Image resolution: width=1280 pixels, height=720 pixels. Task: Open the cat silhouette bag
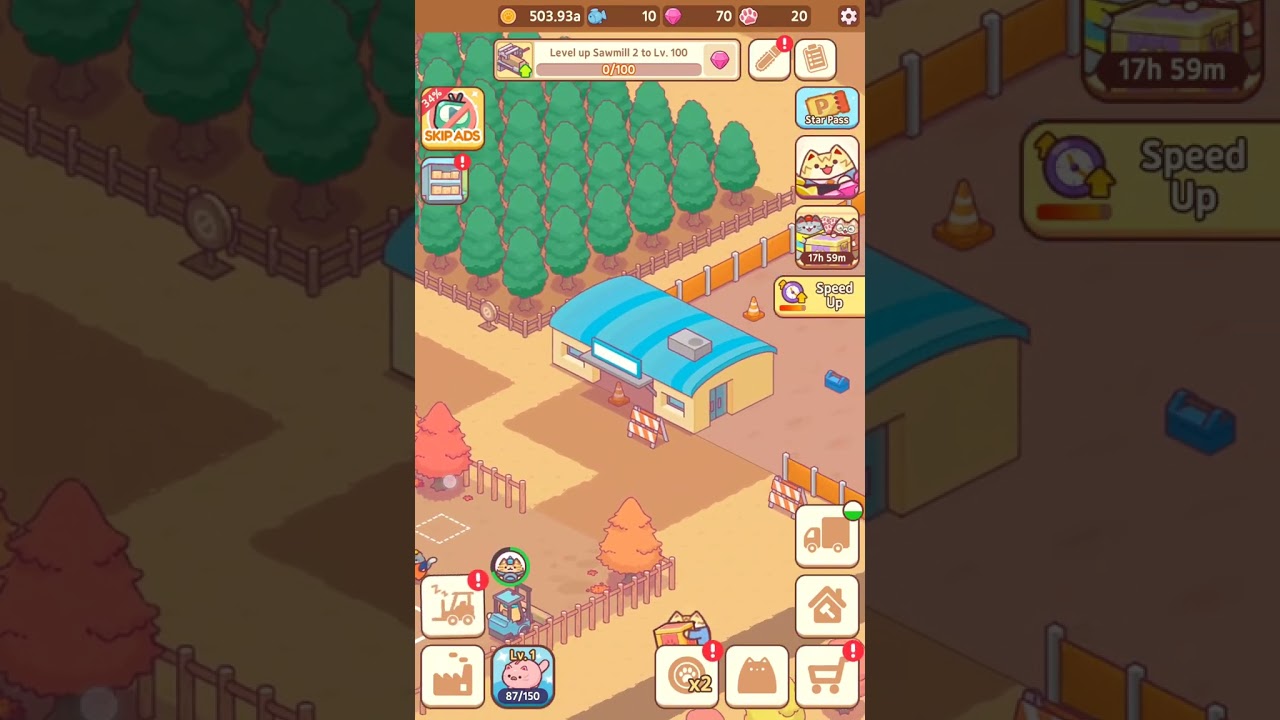tap(757, 677)
